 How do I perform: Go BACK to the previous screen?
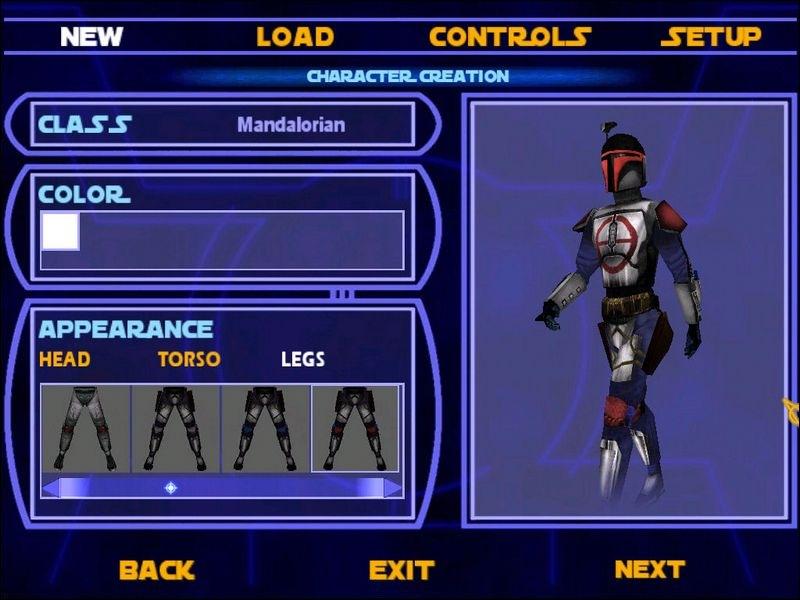click(x=156, y=570)
